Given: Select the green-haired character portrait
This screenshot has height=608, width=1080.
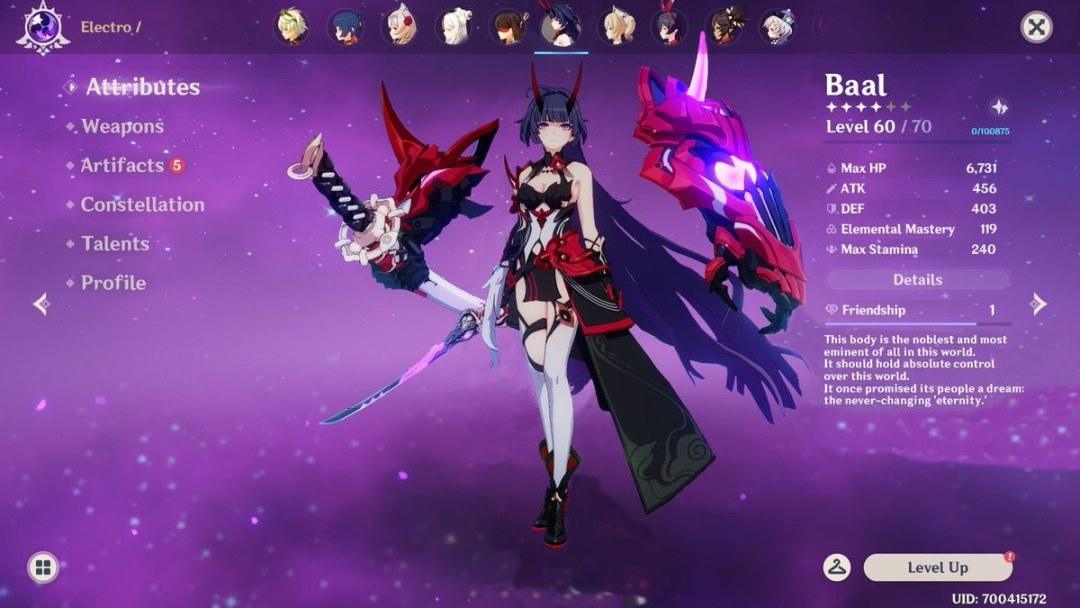Looking at the screenshot, I should tap(291, 27).
